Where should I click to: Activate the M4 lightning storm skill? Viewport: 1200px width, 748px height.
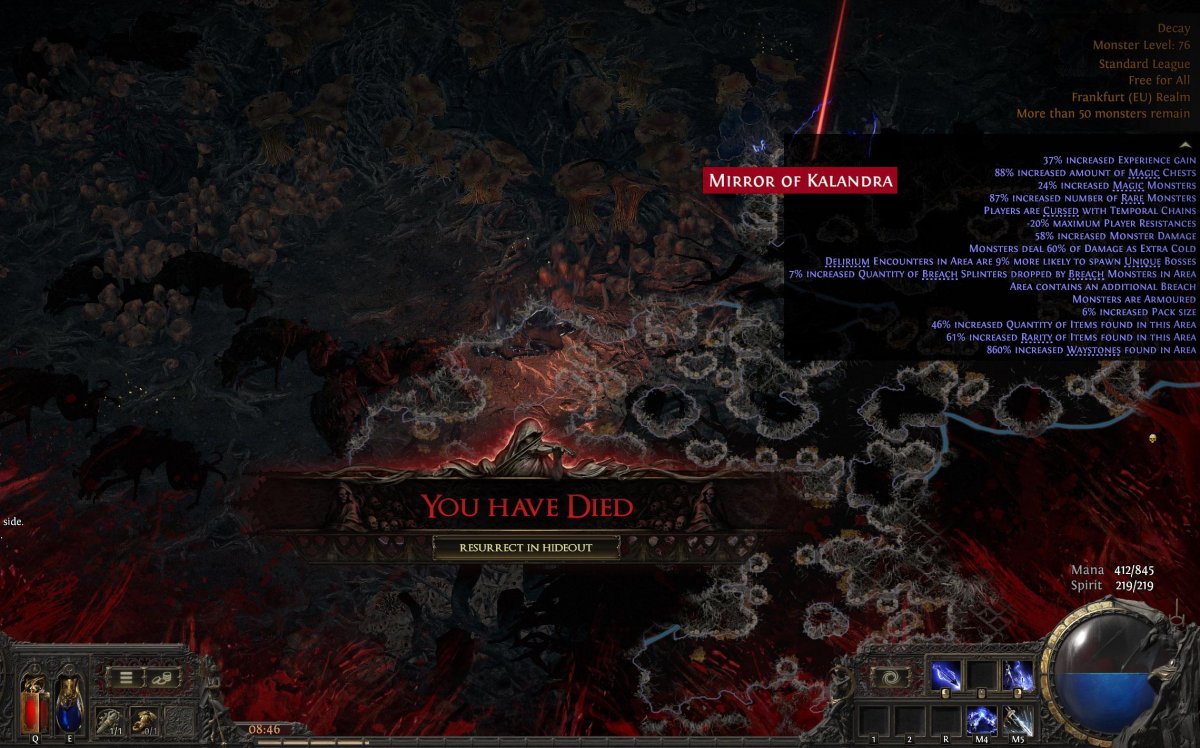tap(982, 719)
